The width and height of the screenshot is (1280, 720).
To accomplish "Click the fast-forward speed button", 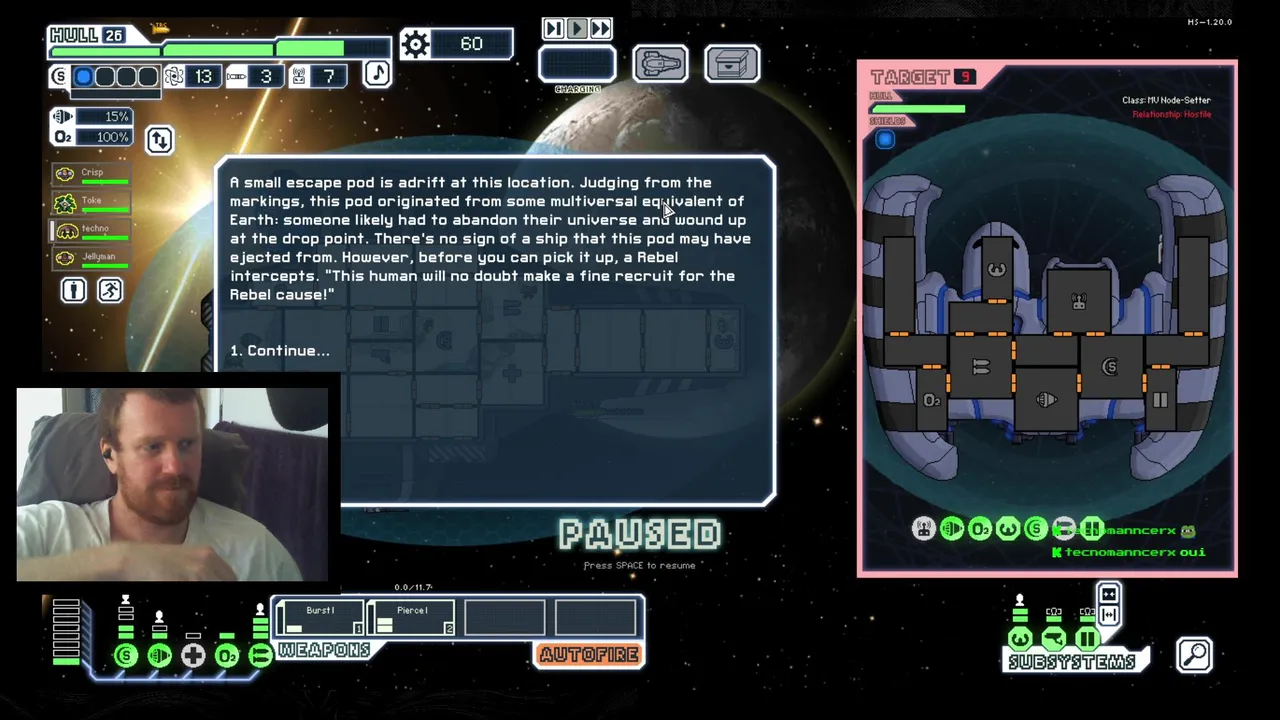I will (x=601, y=29).
